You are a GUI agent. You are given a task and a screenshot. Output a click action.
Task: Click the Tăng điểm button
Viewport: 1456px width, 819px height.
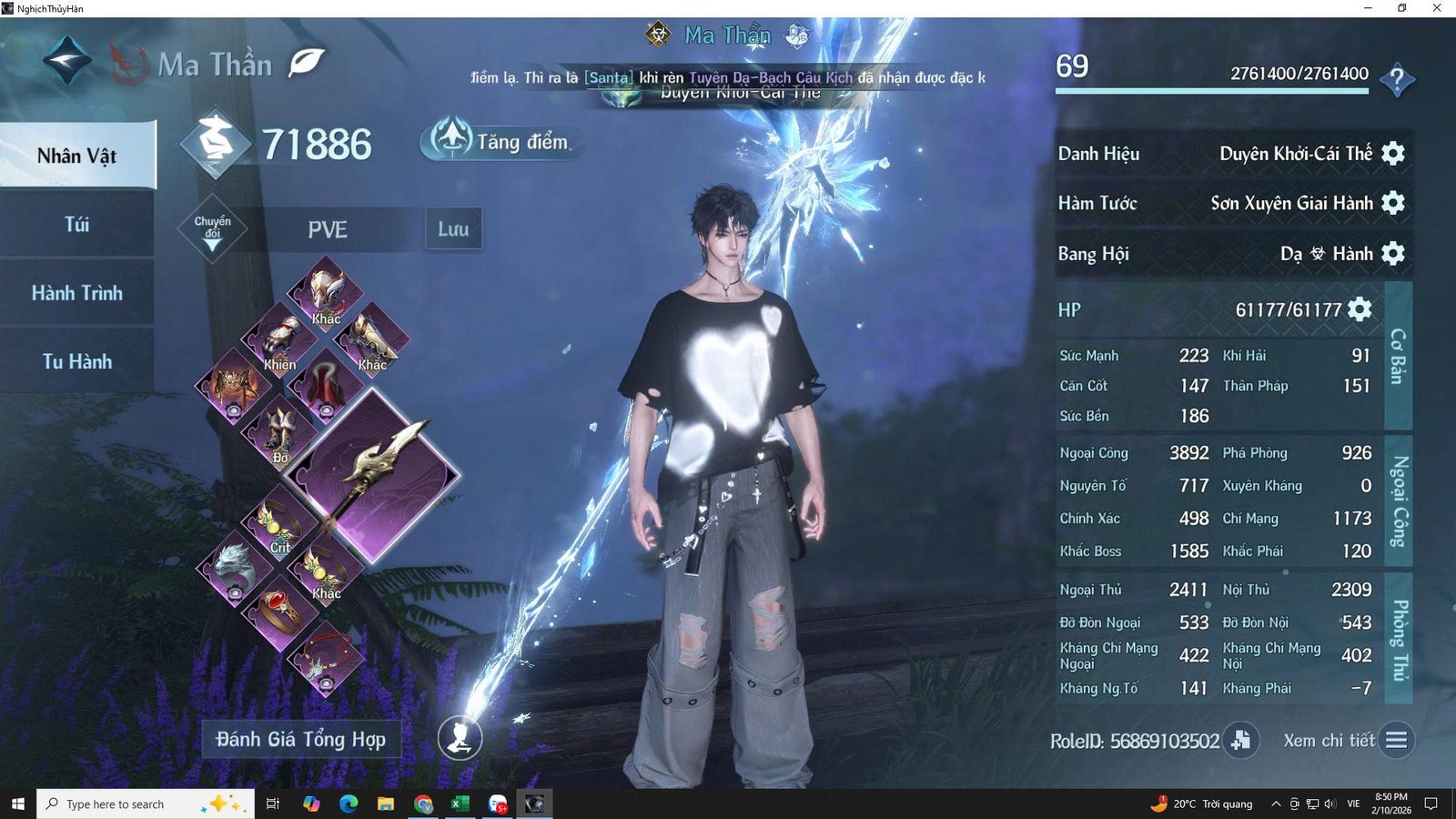(x=500, y=141)
